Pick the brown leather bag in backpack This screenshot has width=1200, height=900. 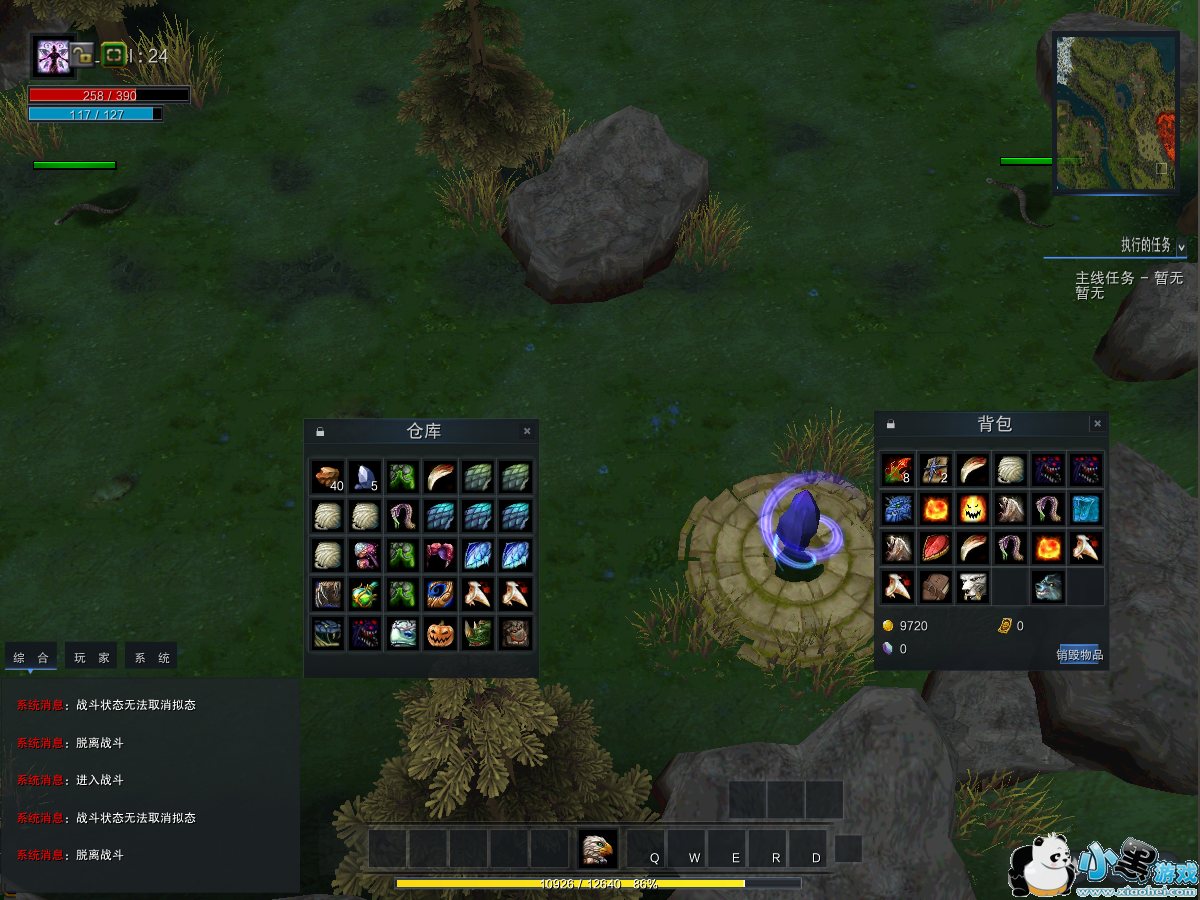935,587
